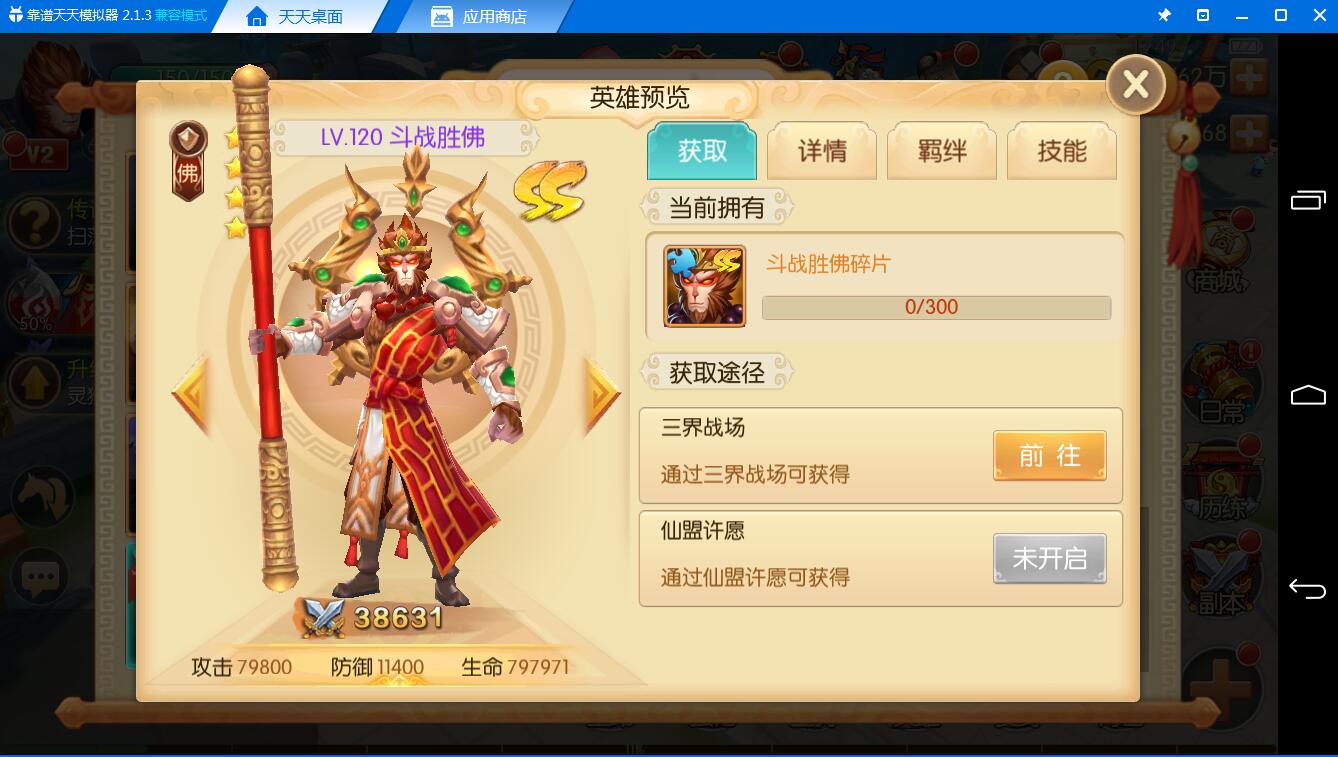Switch to the 详情 tab
Image resolution: width=1338 pixels, height=757 pixels.
click(x=821, y=150)
